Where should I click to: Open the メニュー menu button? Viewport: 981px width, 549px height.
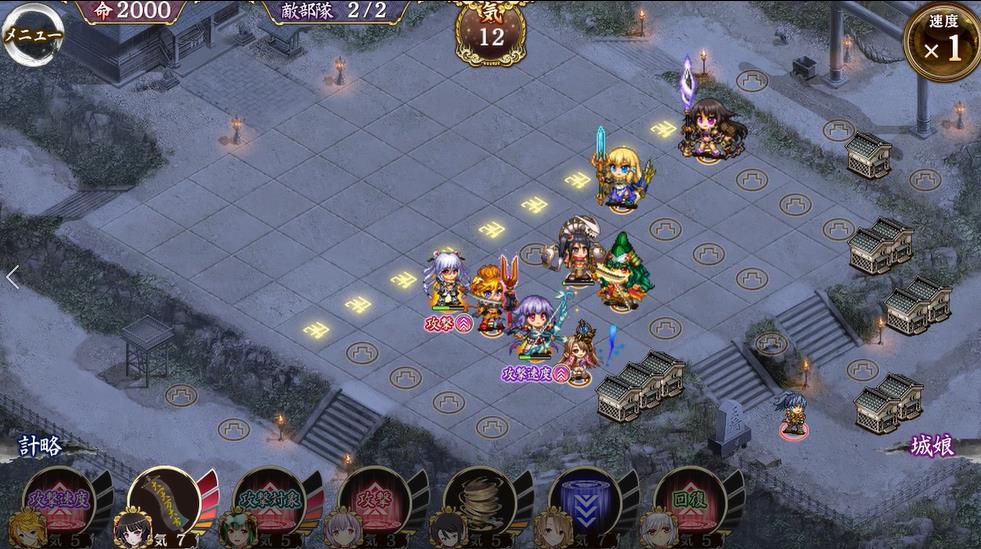click(x=33, y=33)
